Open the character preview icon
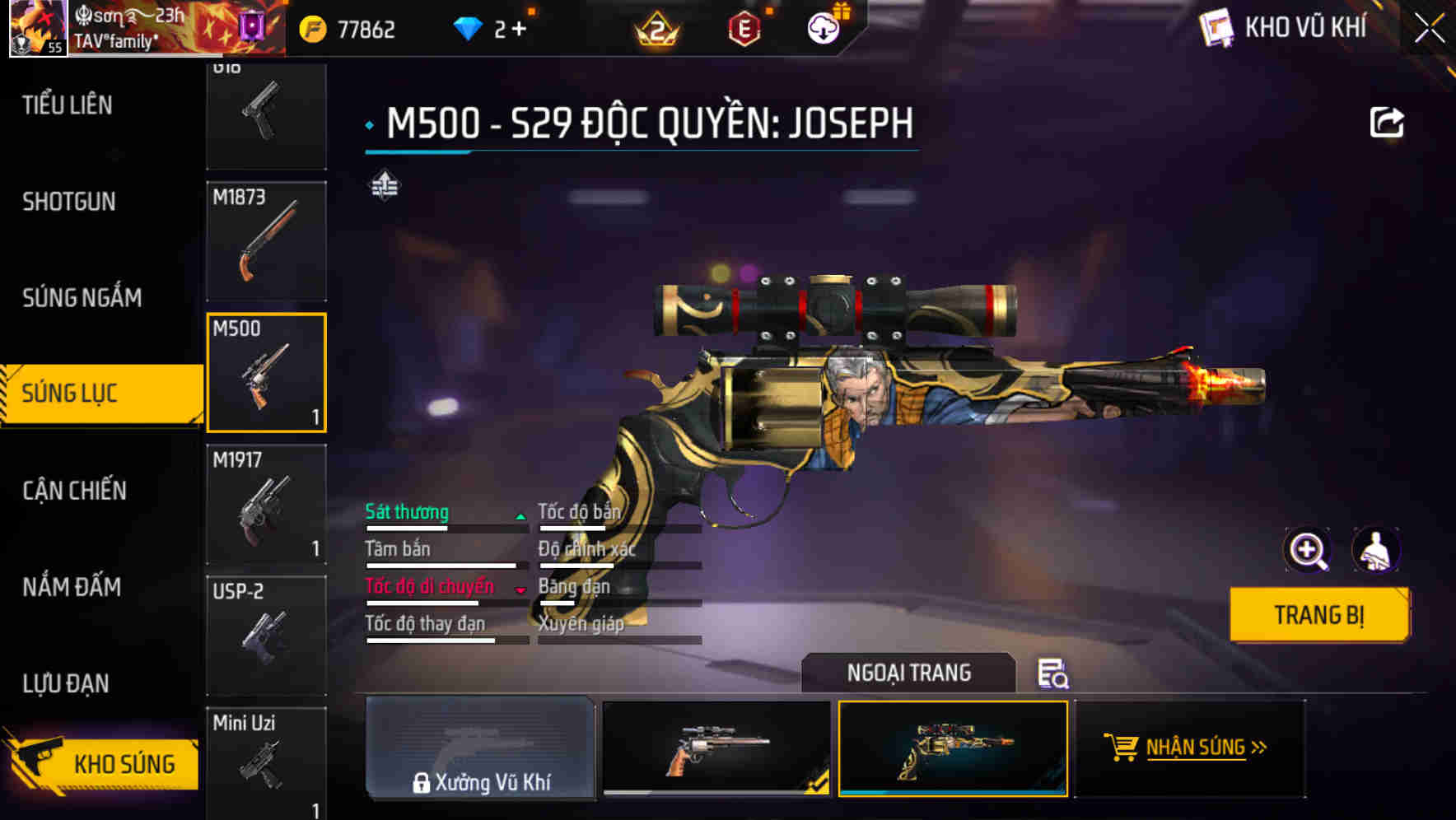 tap(1376, 550)
